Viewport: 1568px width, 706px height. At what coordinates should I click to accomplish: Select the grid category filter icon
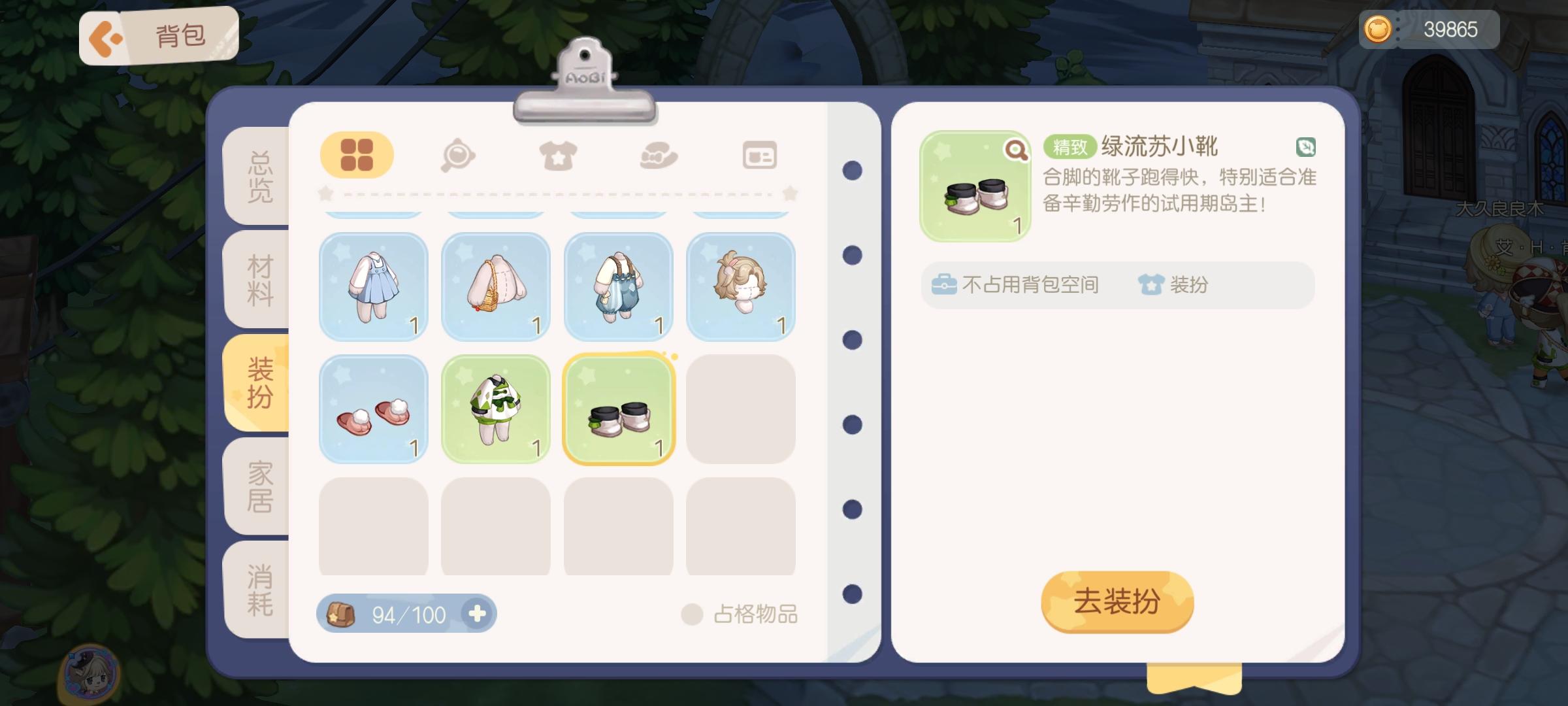tap(356, 155)
